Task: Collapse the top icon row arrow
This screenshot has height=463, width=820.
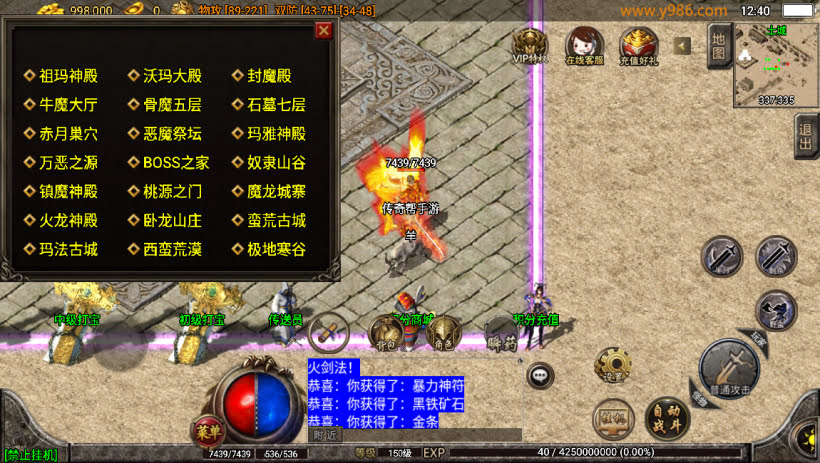Action: click(682, 45)
